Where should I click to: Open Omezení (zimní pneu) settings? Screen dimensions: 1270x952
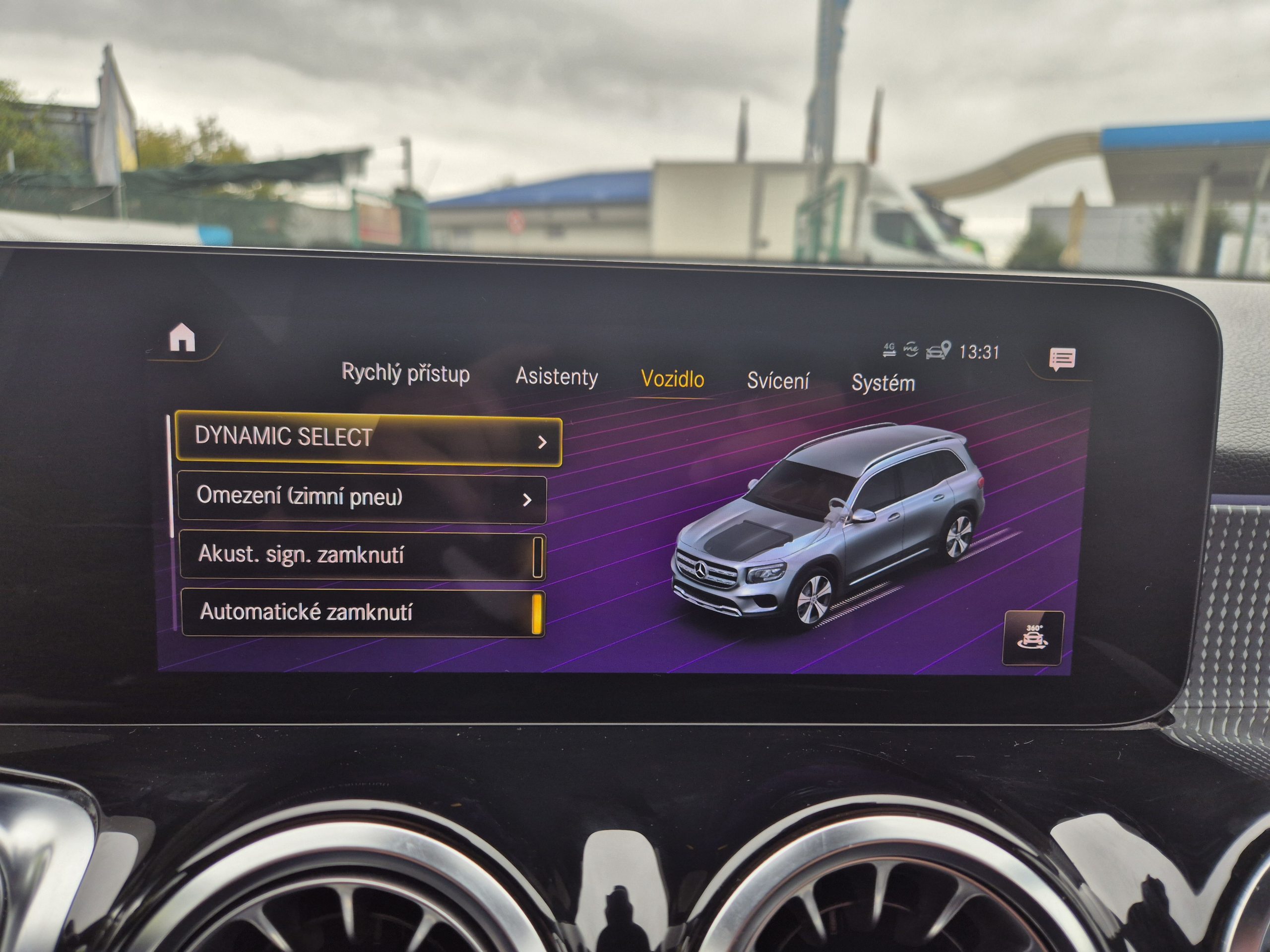click(362, 497)
